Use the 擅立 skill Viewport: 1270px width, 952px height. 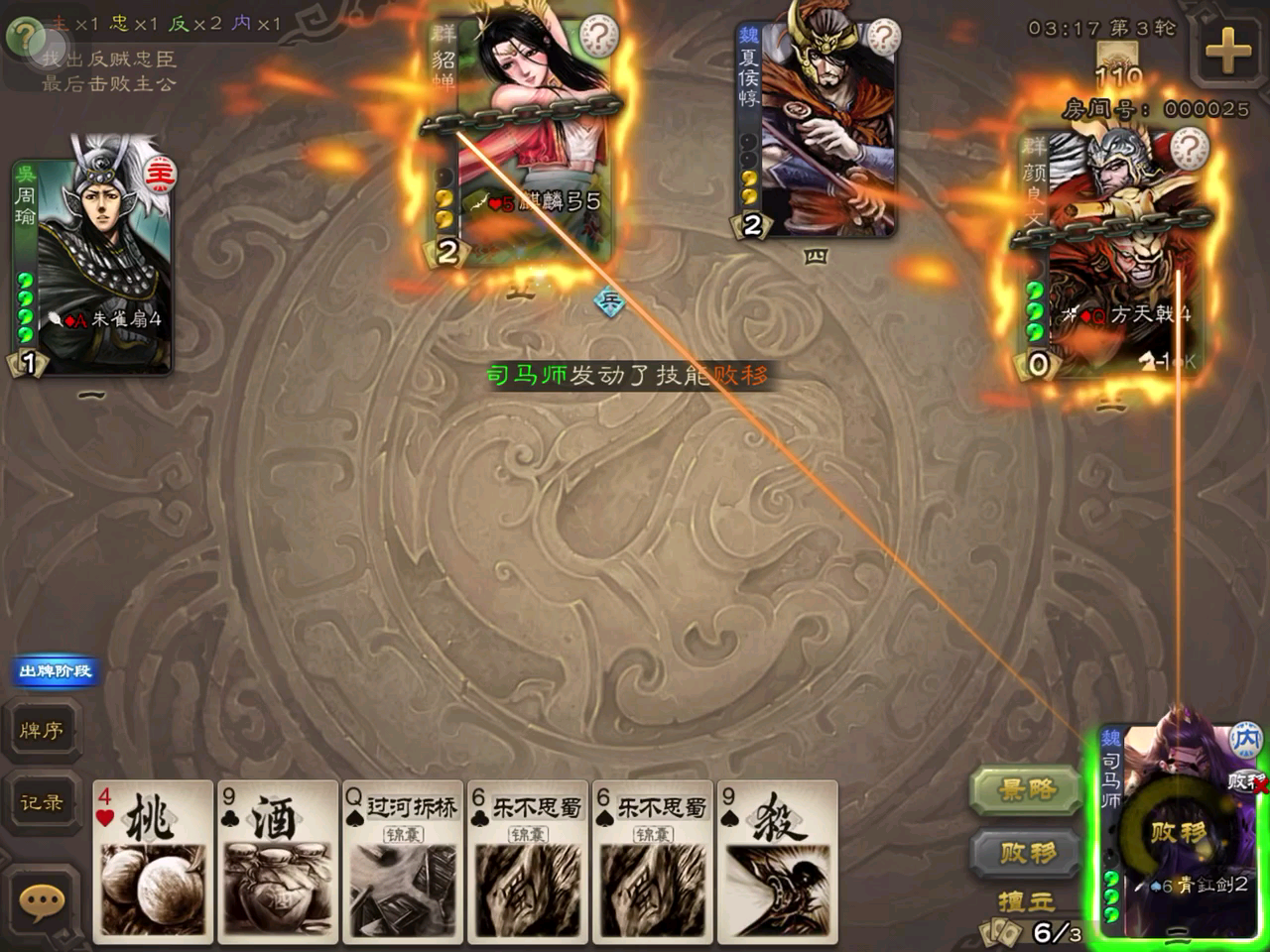(x=1026, y=901)
